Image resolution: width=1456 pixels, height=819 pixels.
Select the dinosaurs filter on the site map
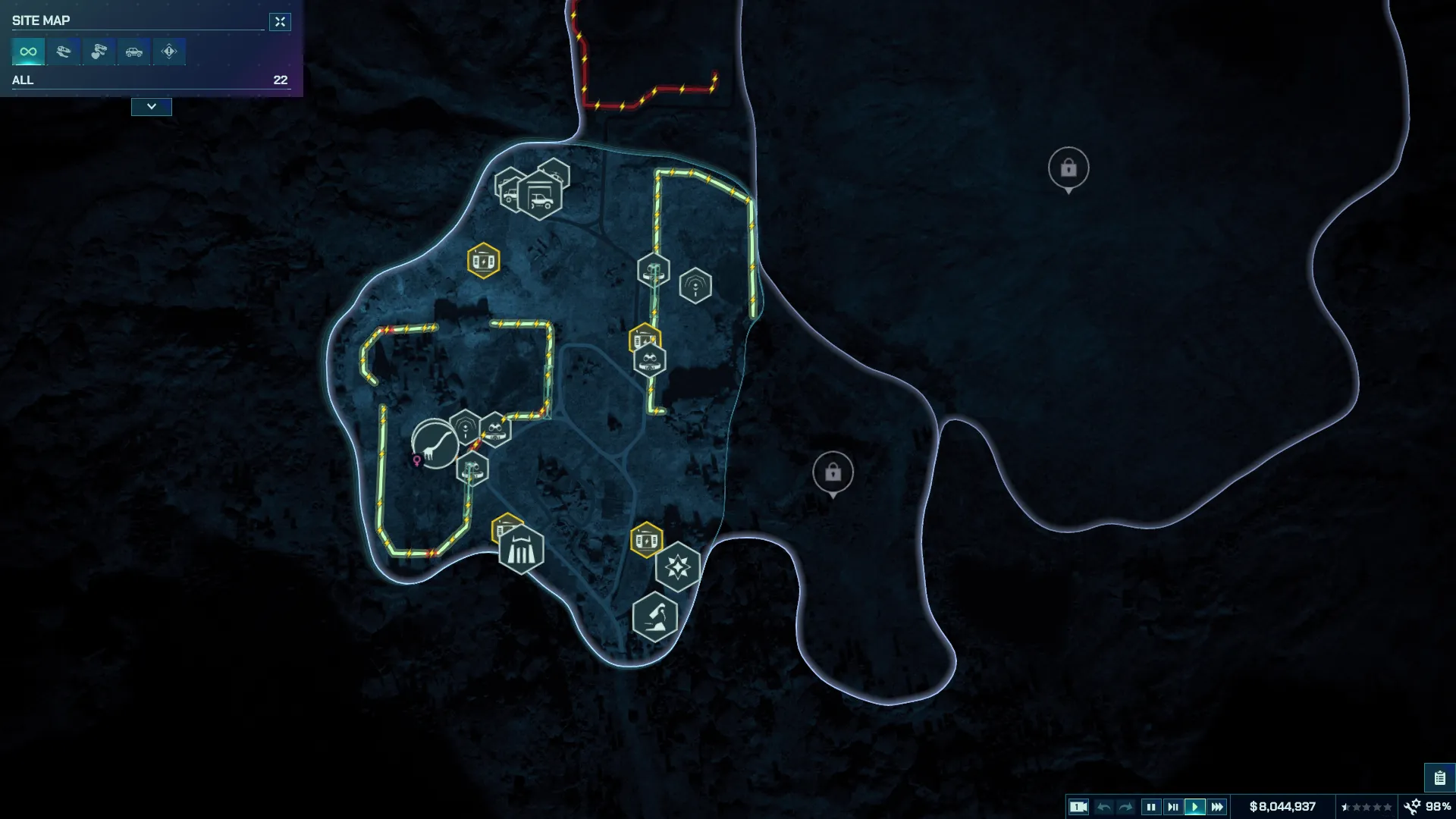point(63,52)
